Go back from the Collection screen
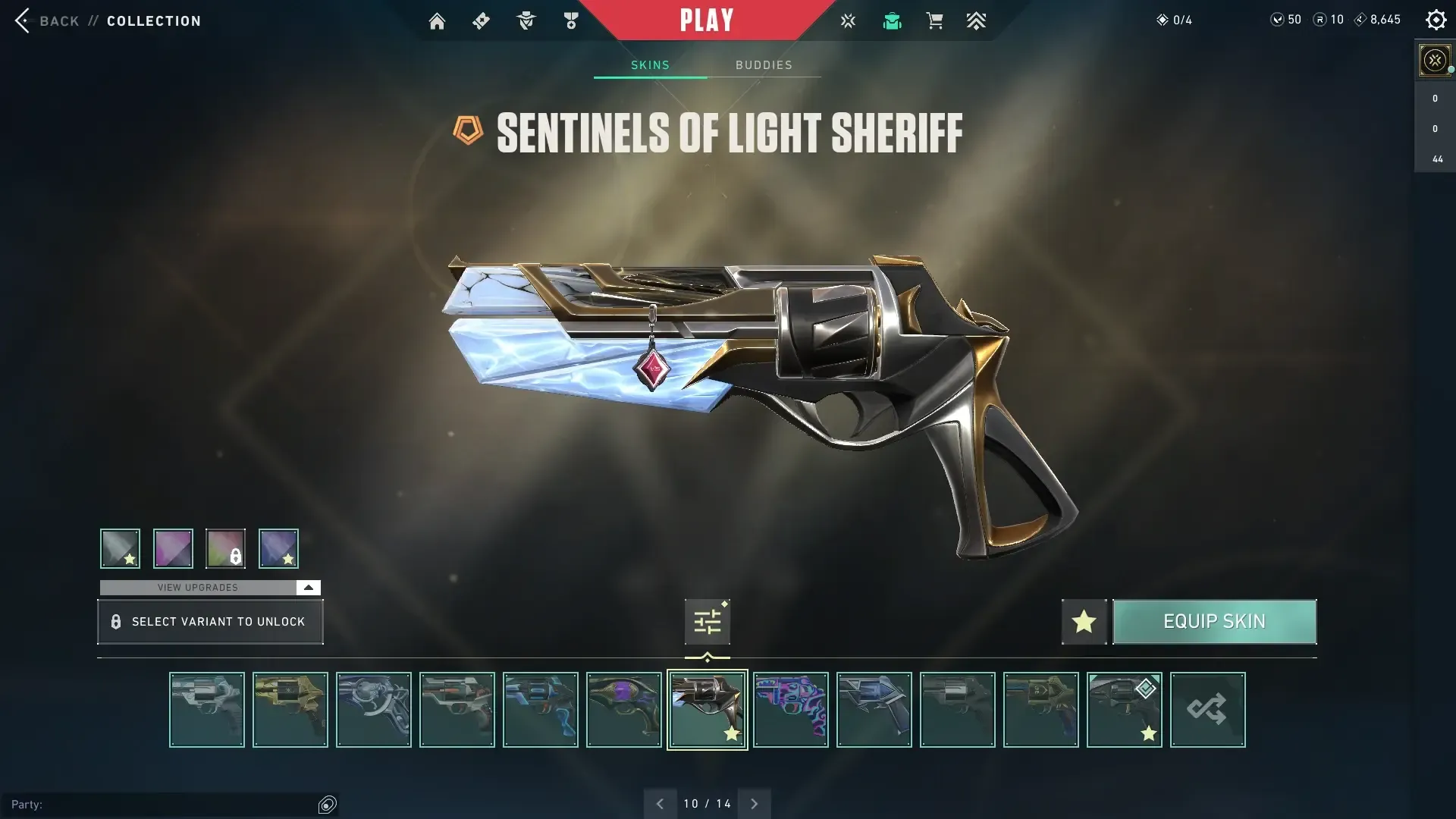 point(47,20)
